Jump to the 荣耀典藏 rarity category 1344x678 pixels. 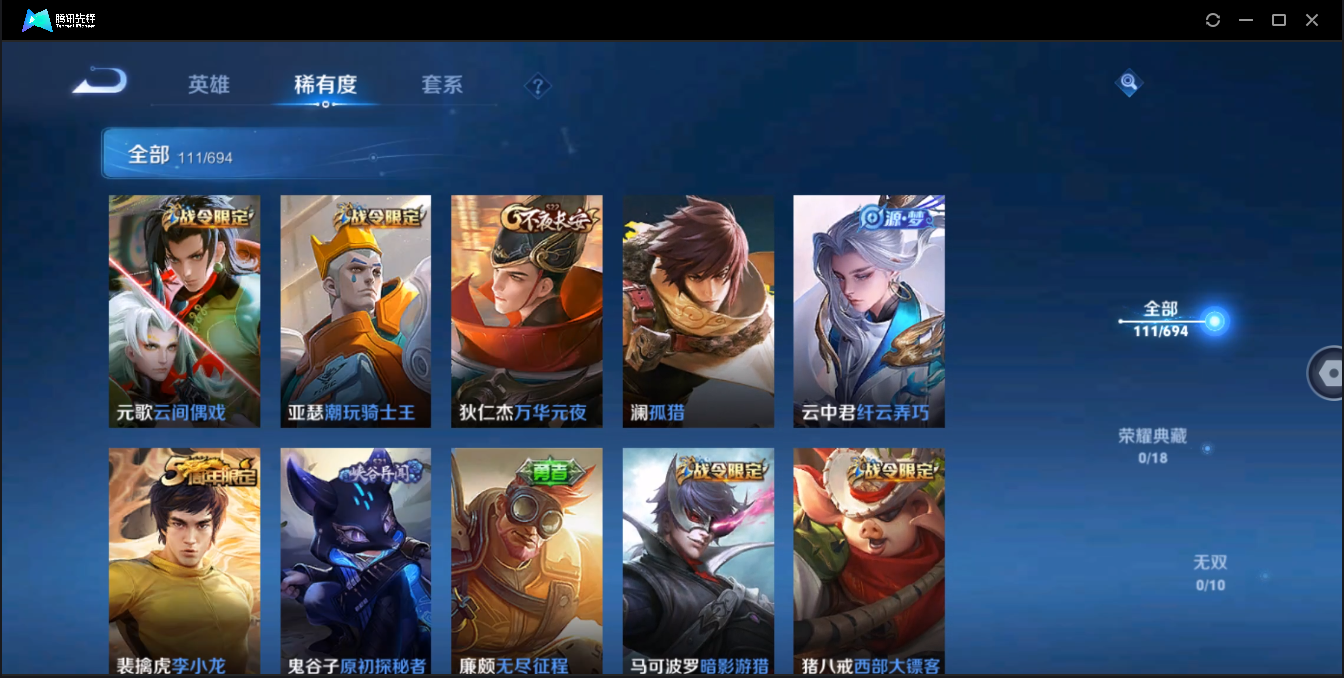(1152, 444)
